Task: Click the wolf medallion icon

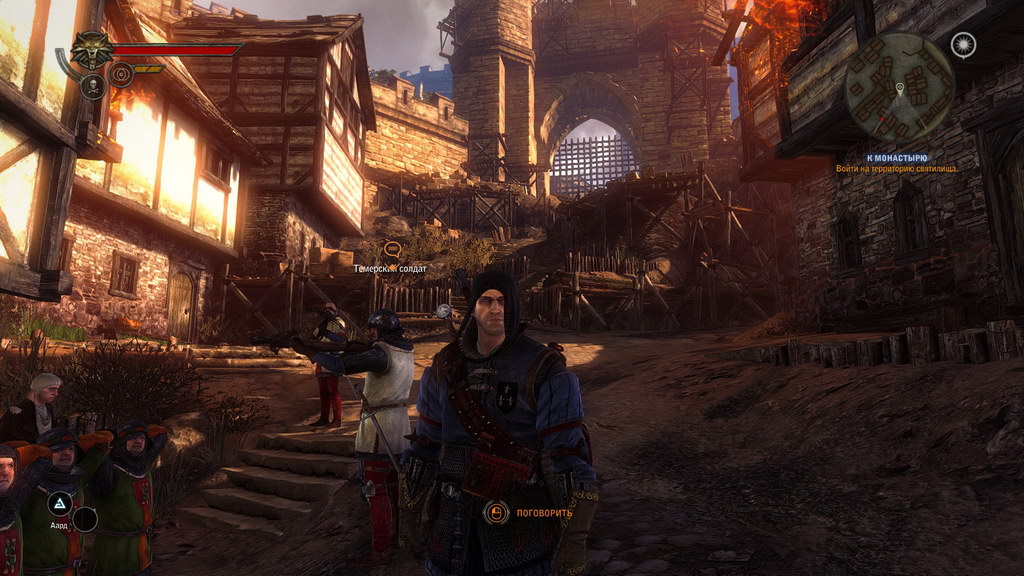Action: point(93,50)
